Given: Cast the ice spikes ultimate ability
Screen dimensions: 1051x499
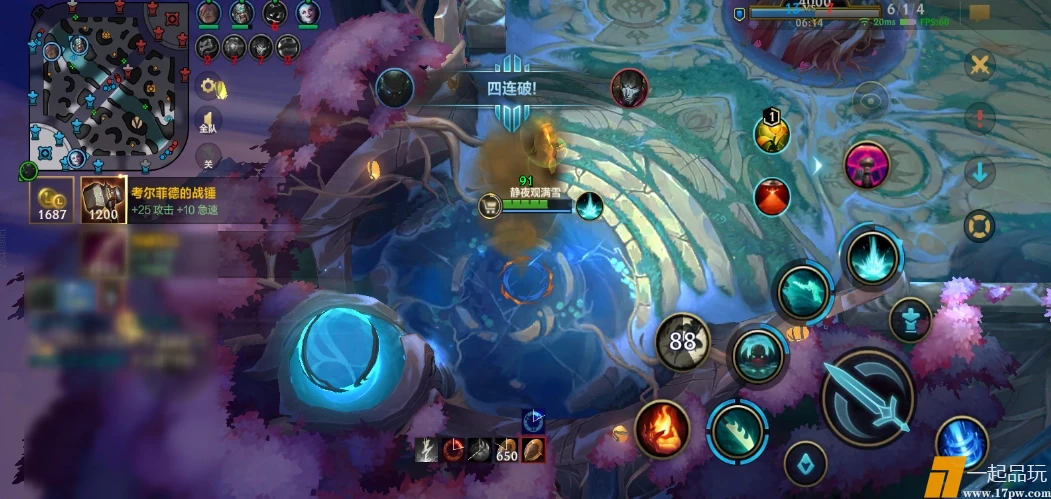Looking at the screenshot, I should 869,256.
